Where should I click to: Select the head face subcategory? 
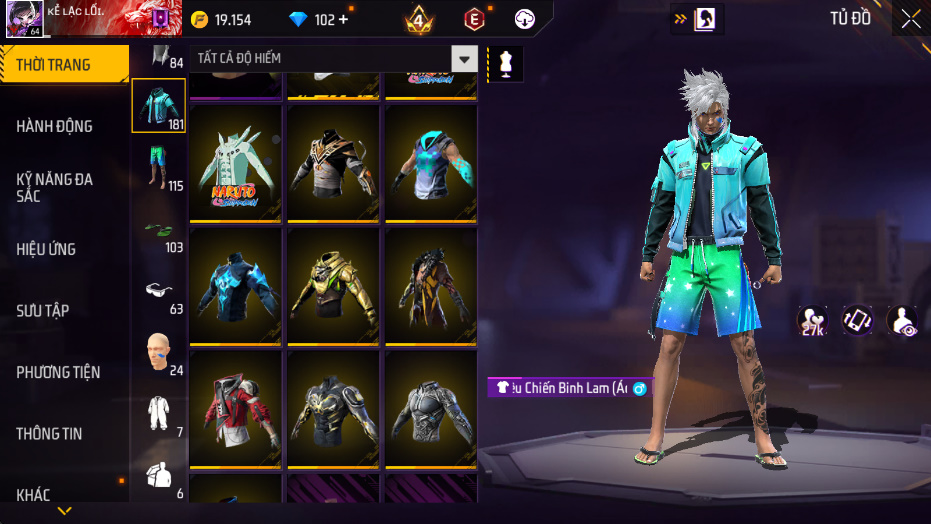158,352
